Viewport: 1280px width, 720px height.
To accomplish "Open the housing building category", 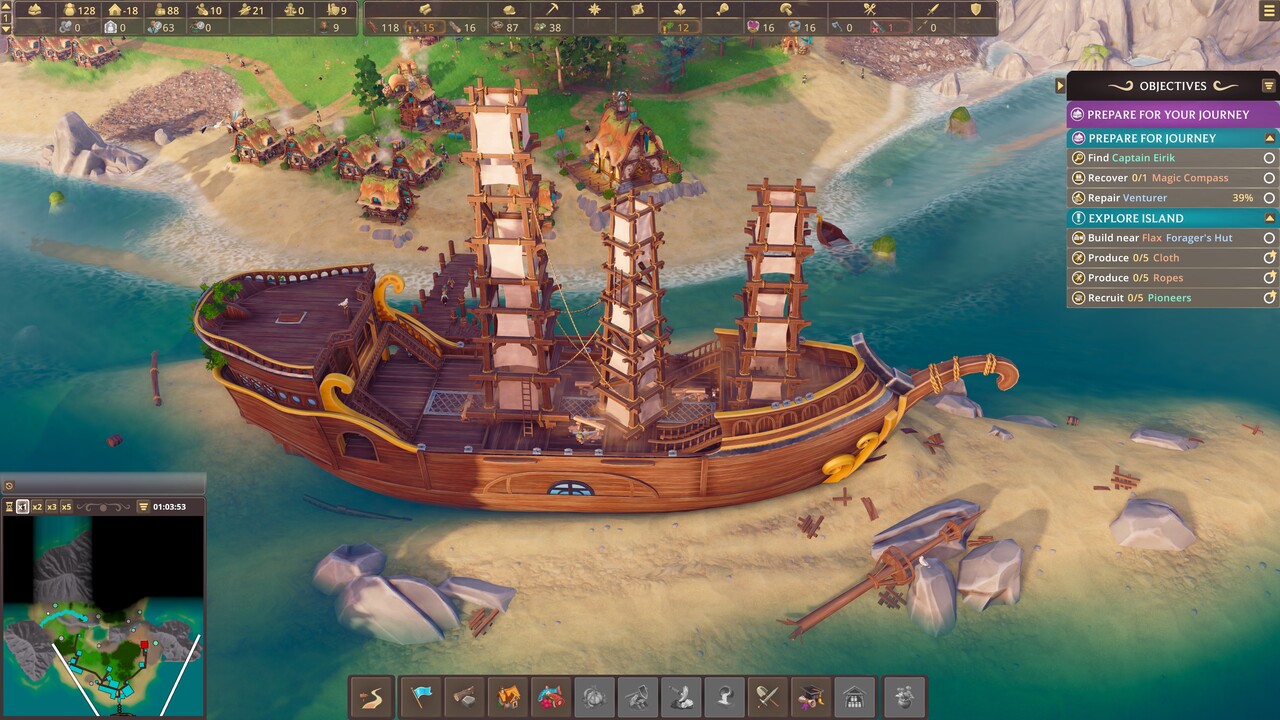I will (x=508, y=696).
